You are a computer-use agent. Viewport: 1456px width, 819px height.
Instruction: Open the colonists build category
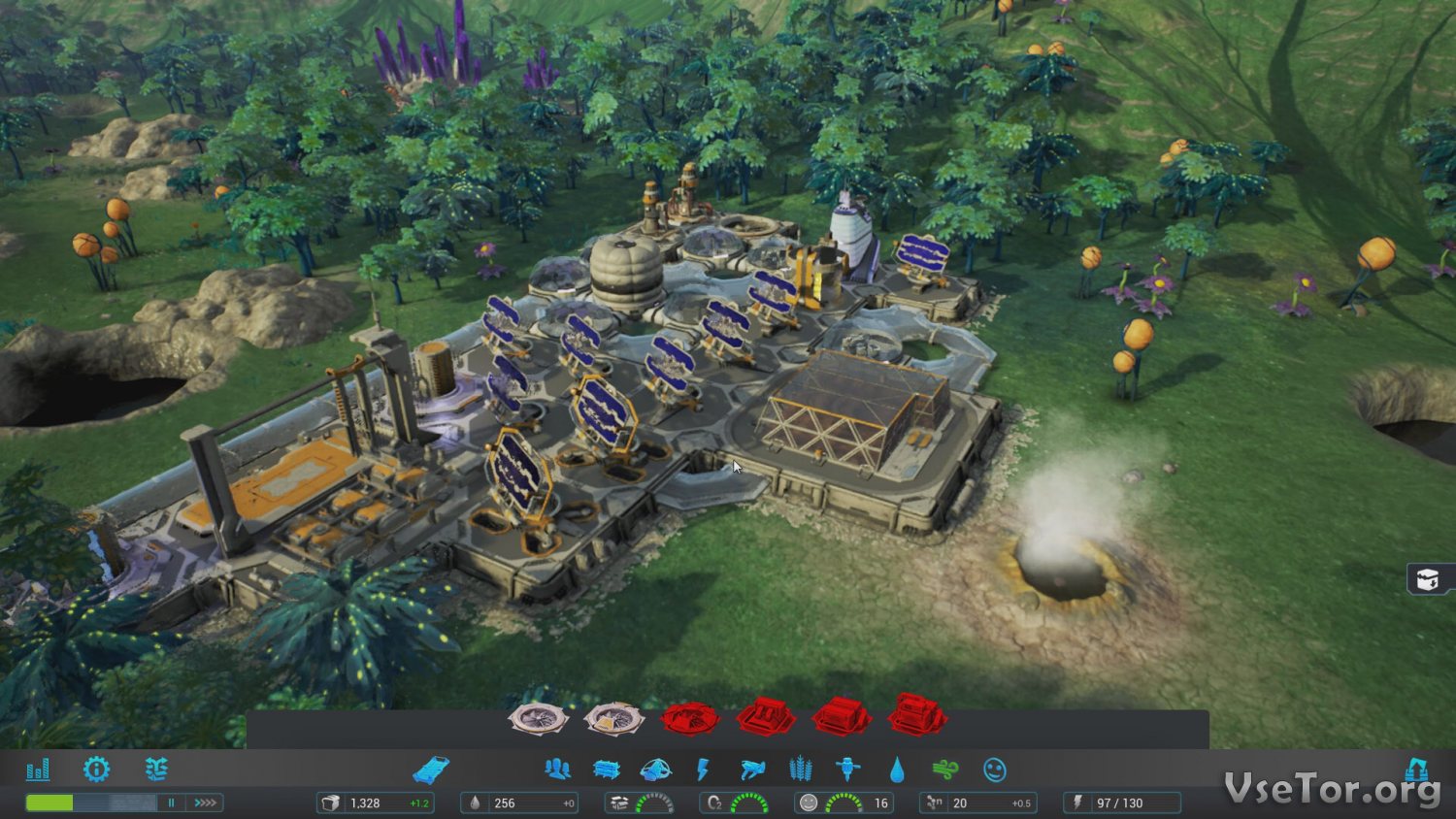557,770
